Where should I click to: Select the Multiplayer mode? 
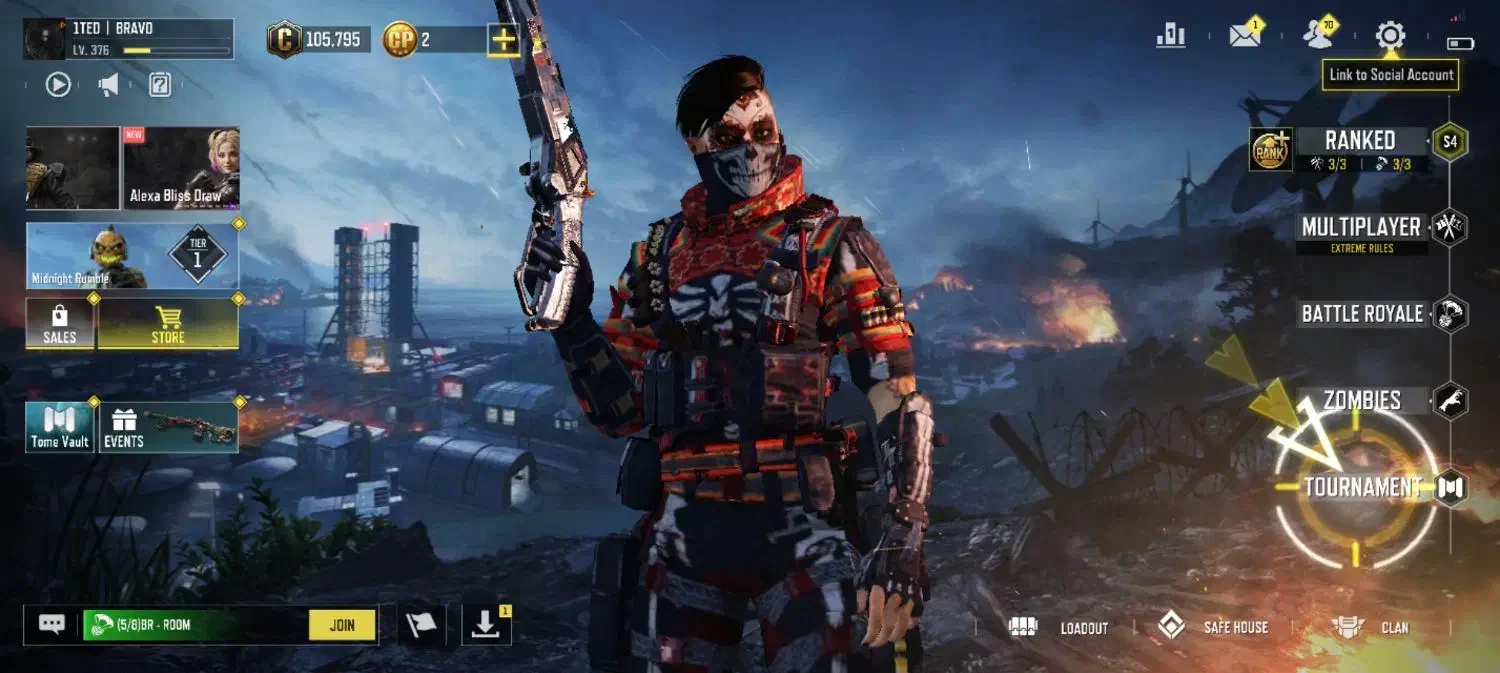click(x=1361, y=228)
